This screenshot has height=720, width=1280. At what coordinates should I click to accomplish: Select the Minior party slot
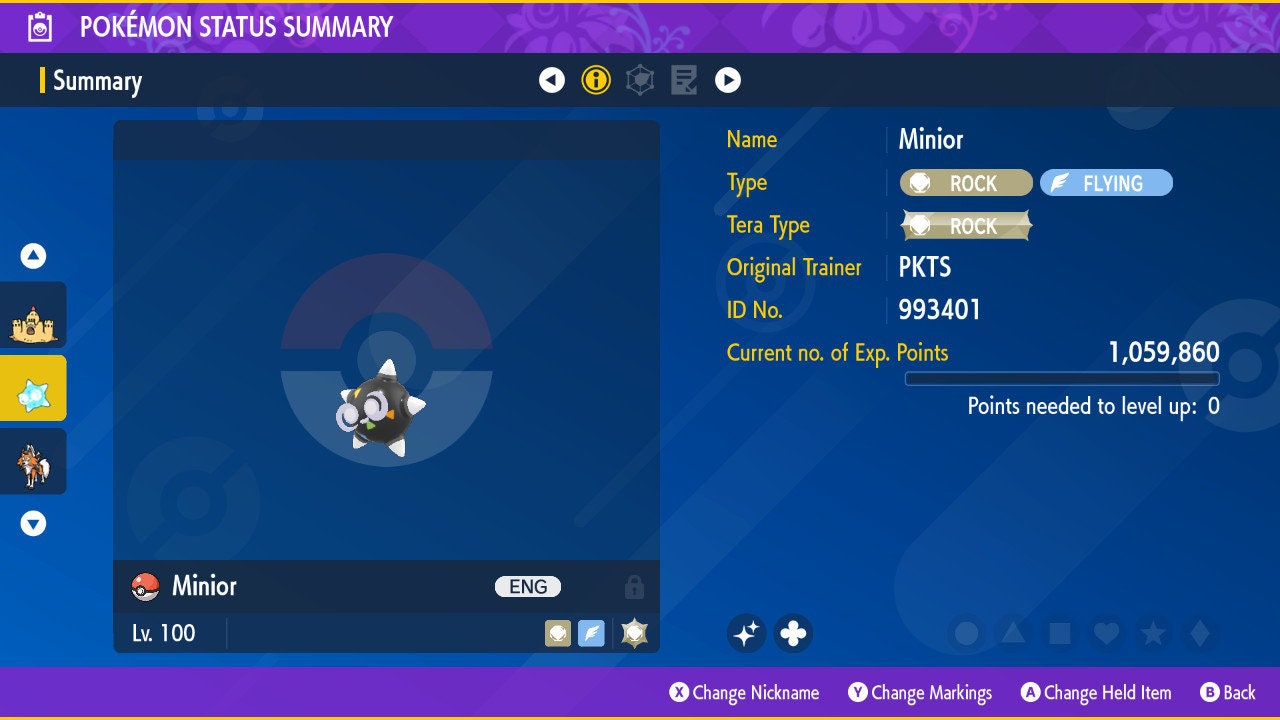33,388
